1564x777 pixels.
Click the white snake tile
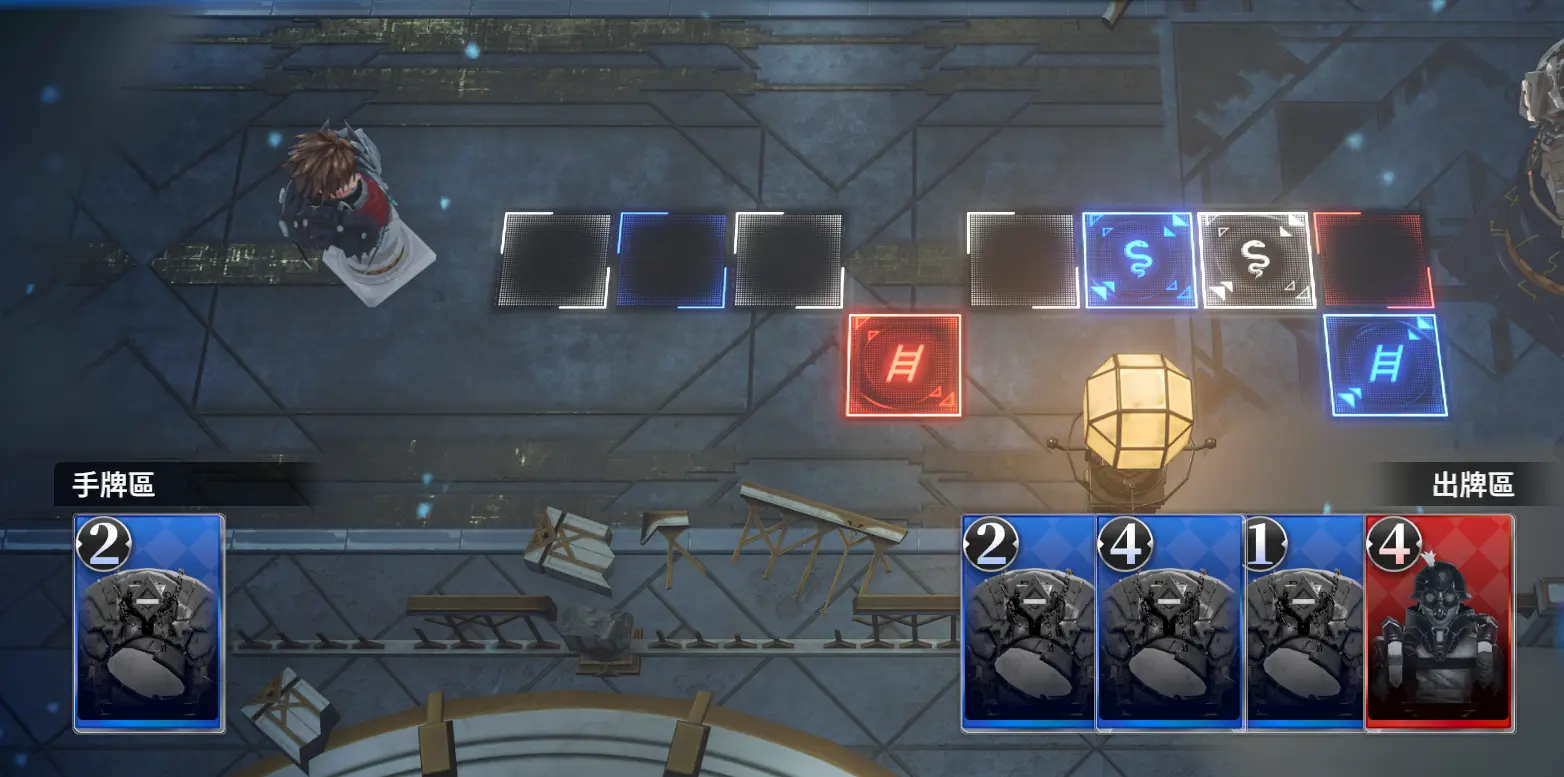click(1255, 260)
